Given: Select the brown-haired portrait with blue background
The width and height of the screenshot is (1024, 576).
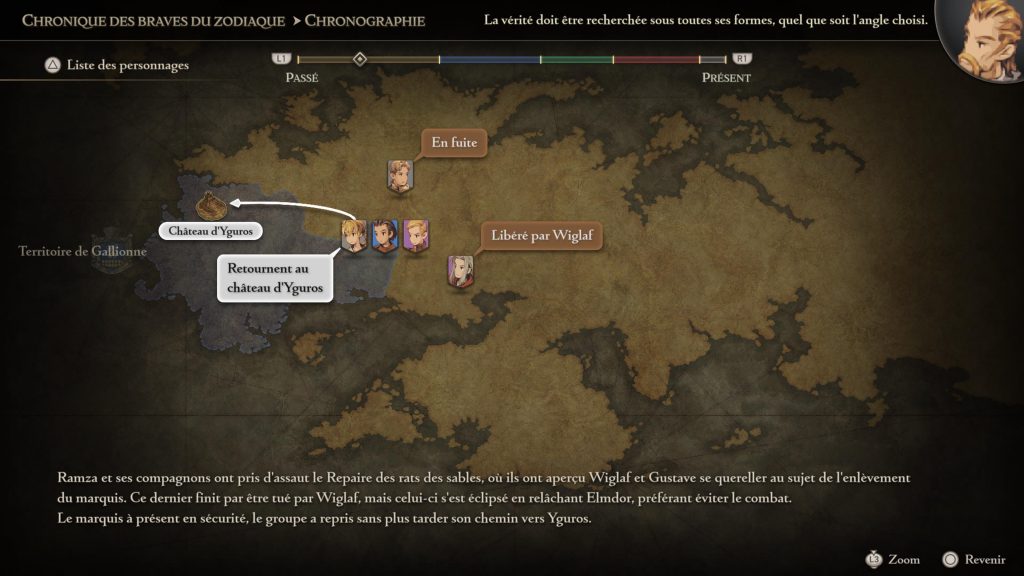Looking at the screenshot, I should click(x=385, y=235).
